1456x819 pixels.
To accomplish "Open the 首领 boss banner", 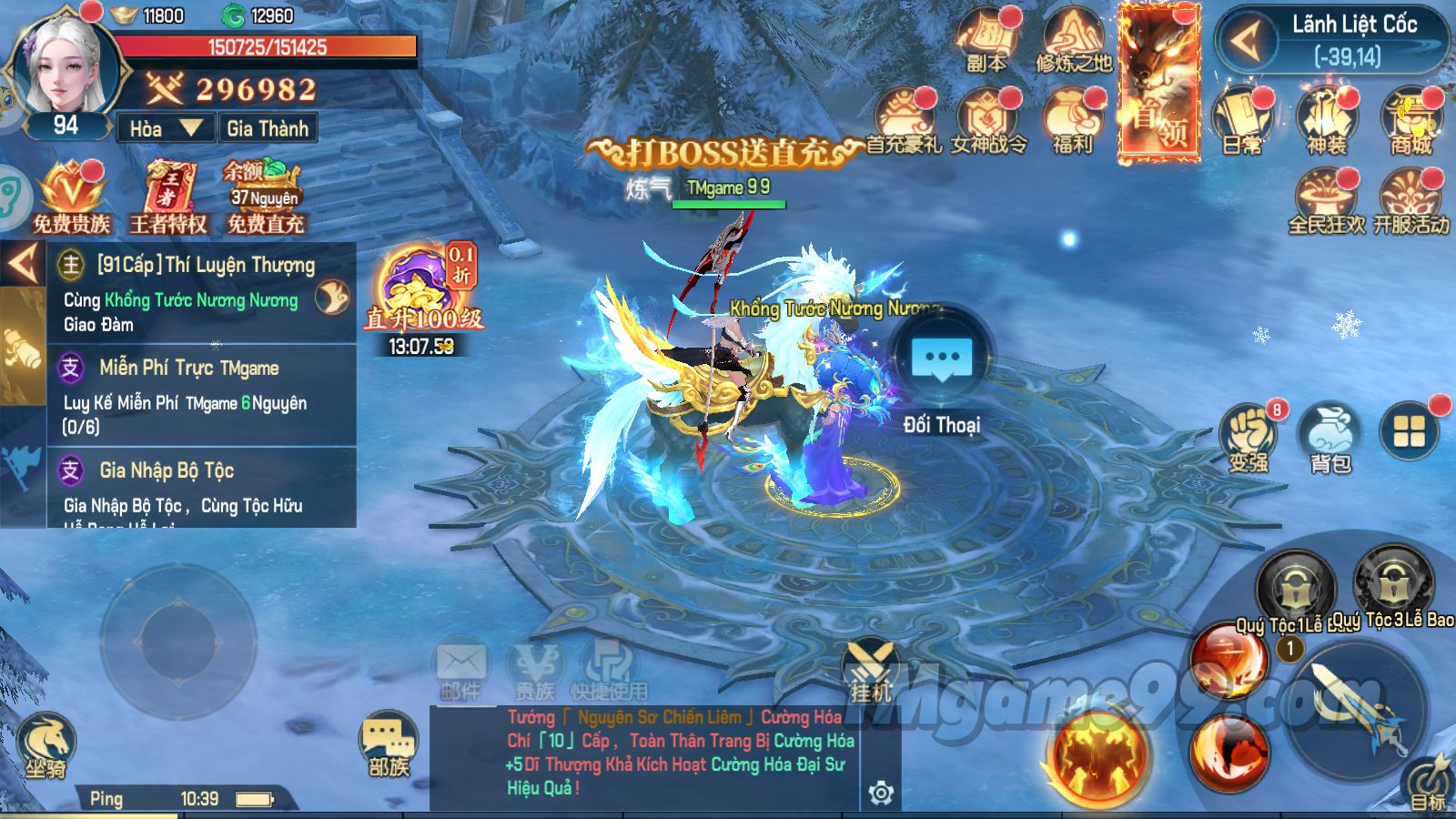I will [1158, 84].
